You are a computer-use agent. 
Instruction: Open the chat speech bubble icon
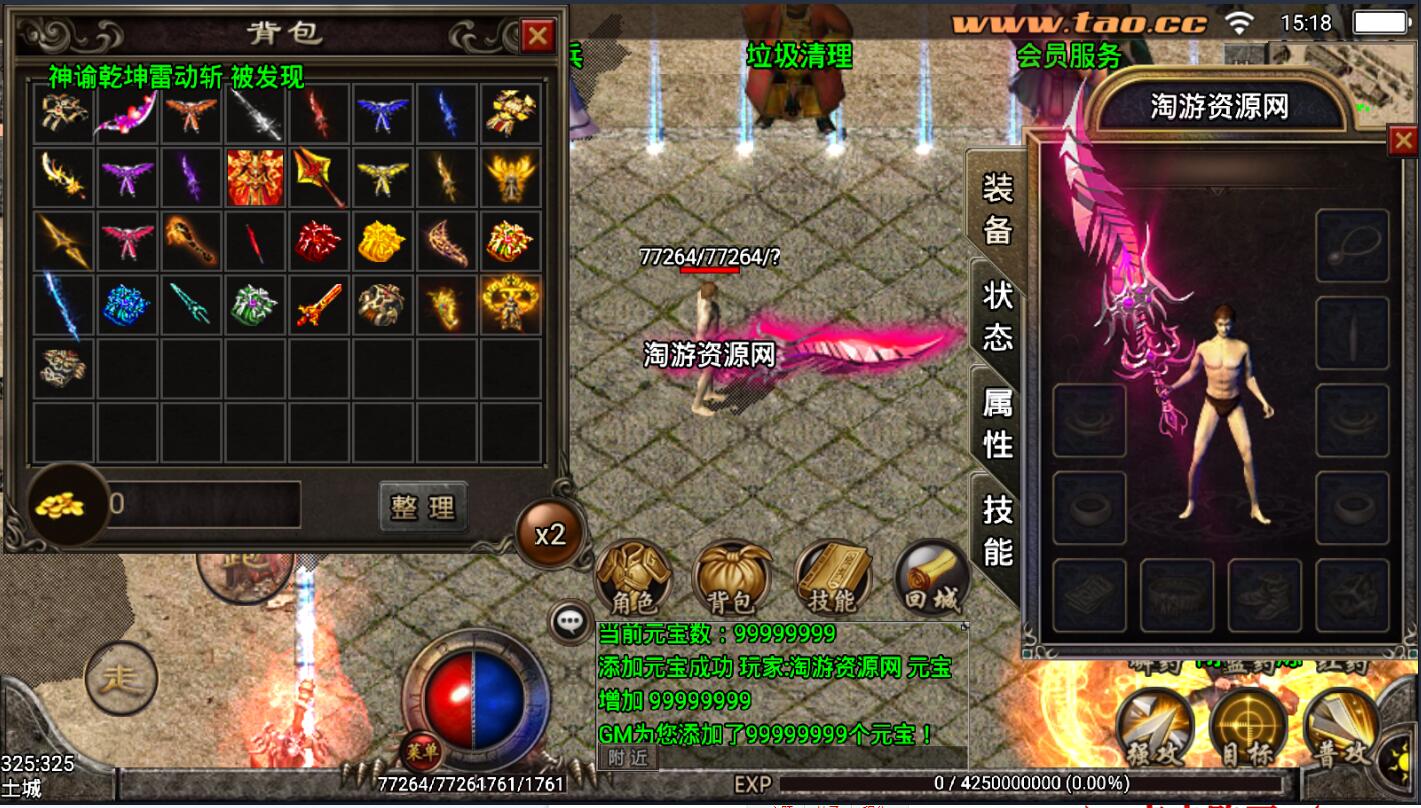[570, 622]
